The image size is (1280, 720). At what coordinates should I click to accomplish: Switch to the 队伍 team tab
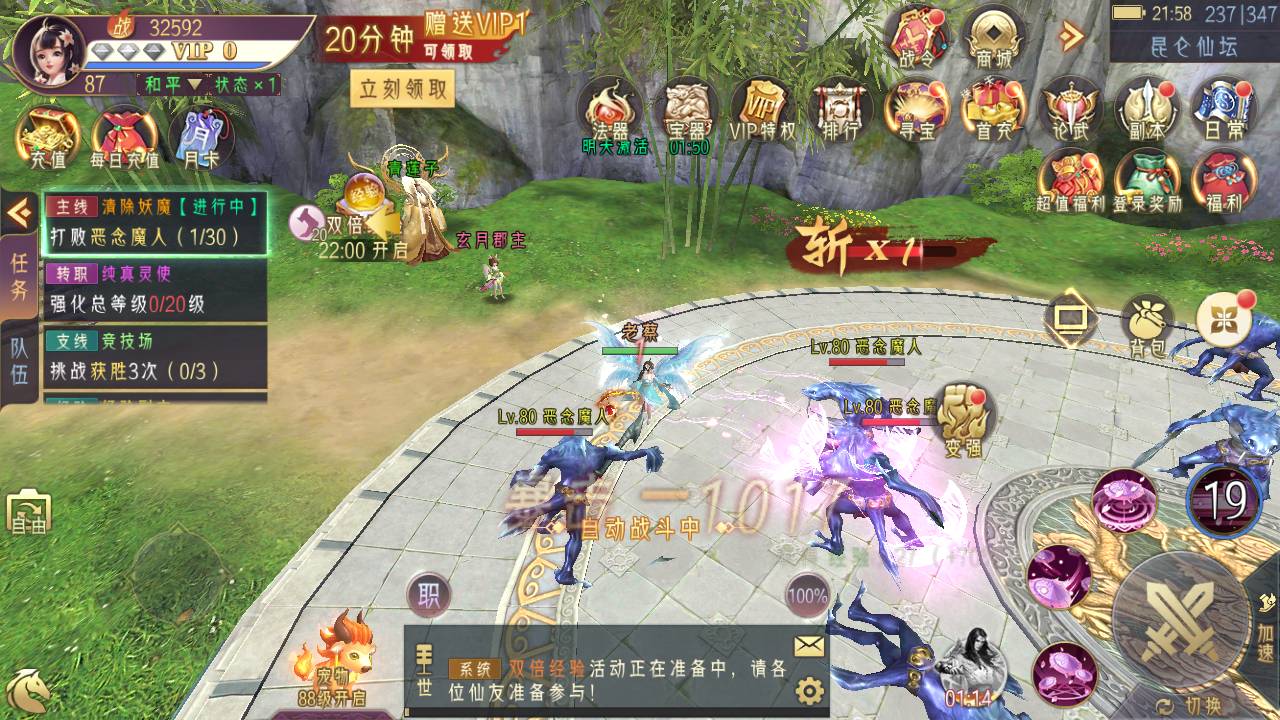[x=19, y=360]
